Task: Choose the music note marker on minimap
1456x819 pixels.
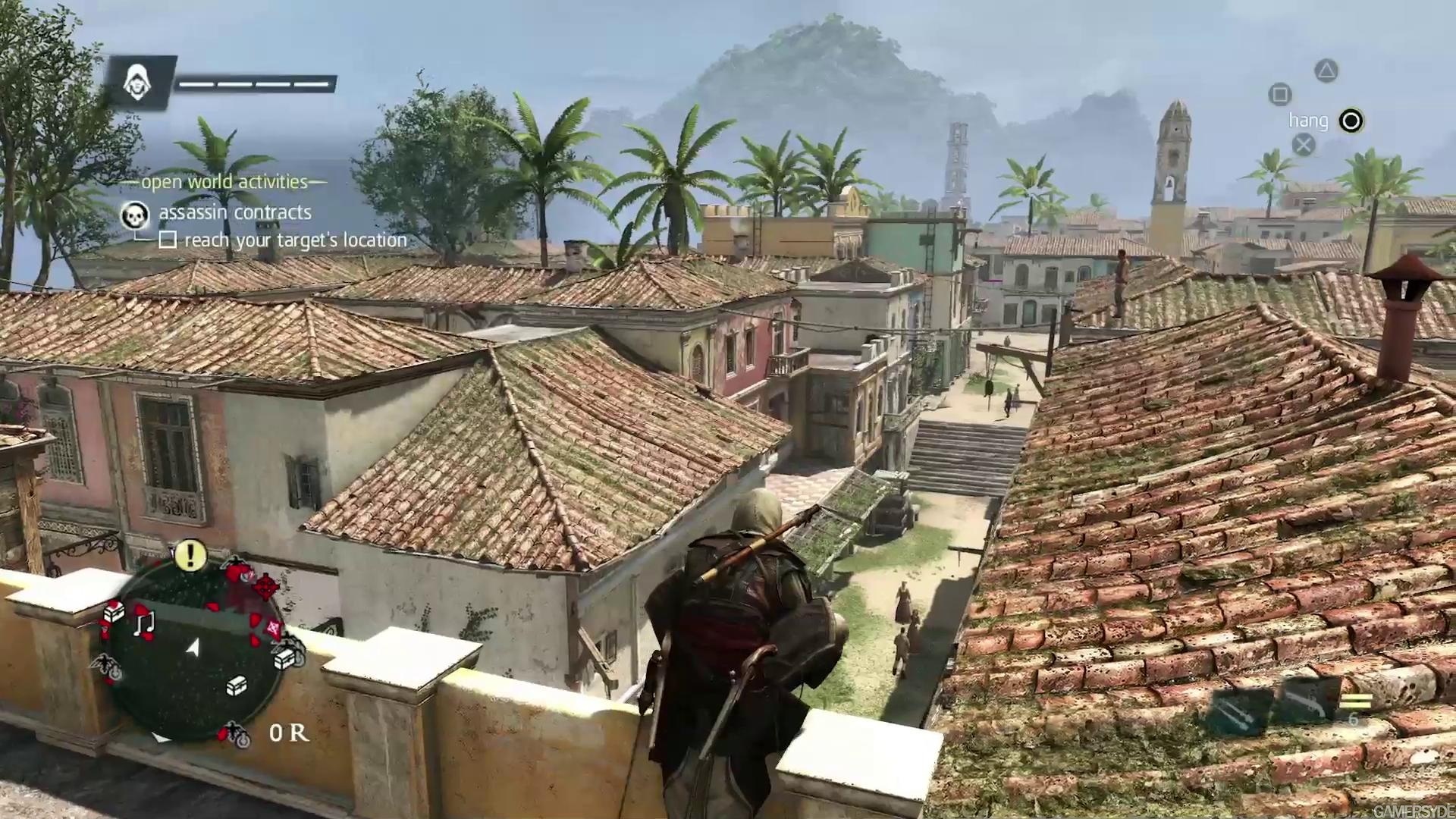Action: [144, 623]
